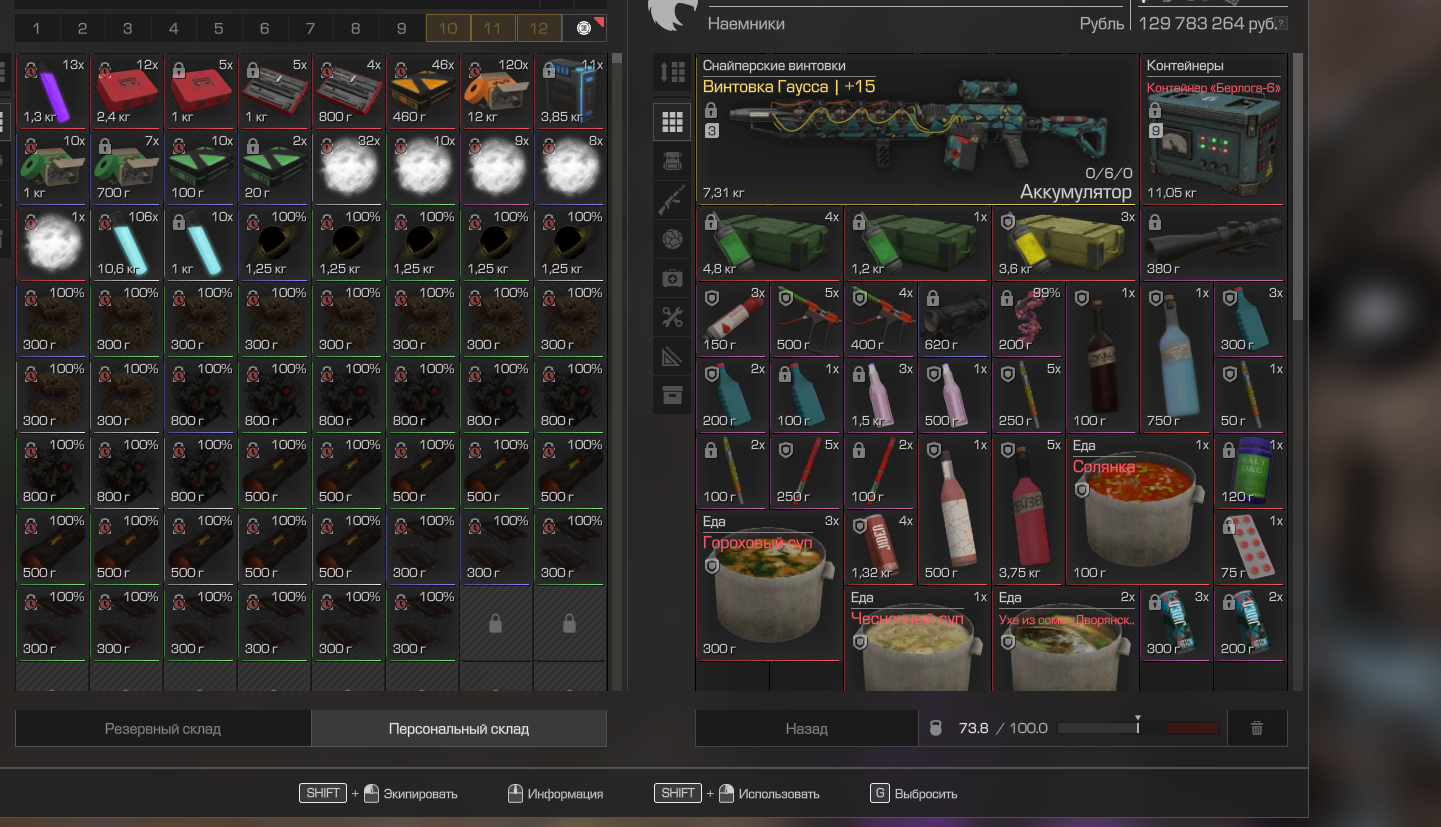The width and height of the screenshot is (1441, 827).
Task: Open stash page tab 10
Action: (x=448, y=29)
